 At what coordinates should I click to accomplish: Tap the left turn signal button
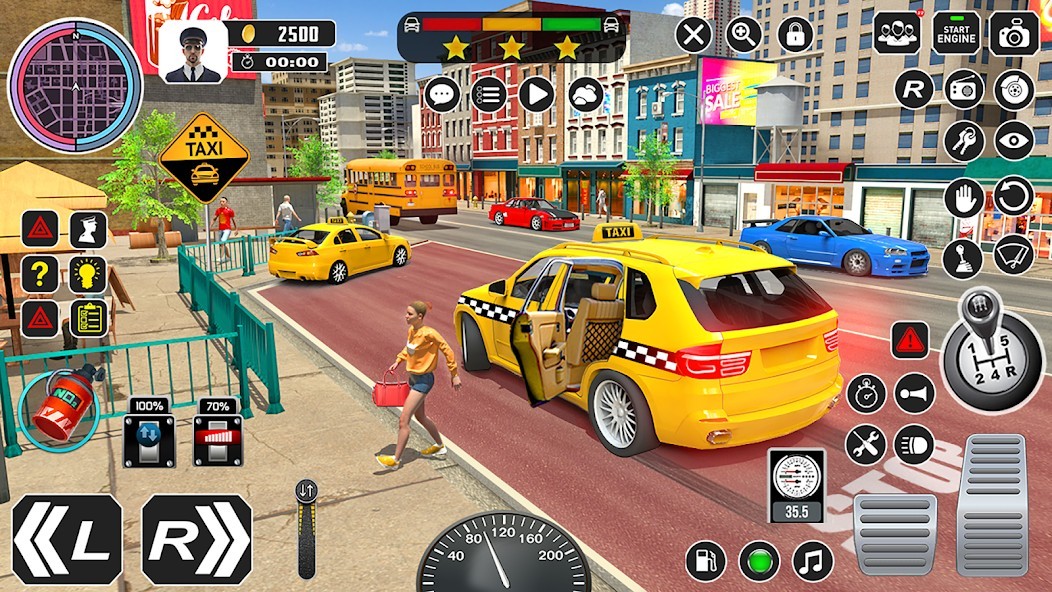coord(67,539)
